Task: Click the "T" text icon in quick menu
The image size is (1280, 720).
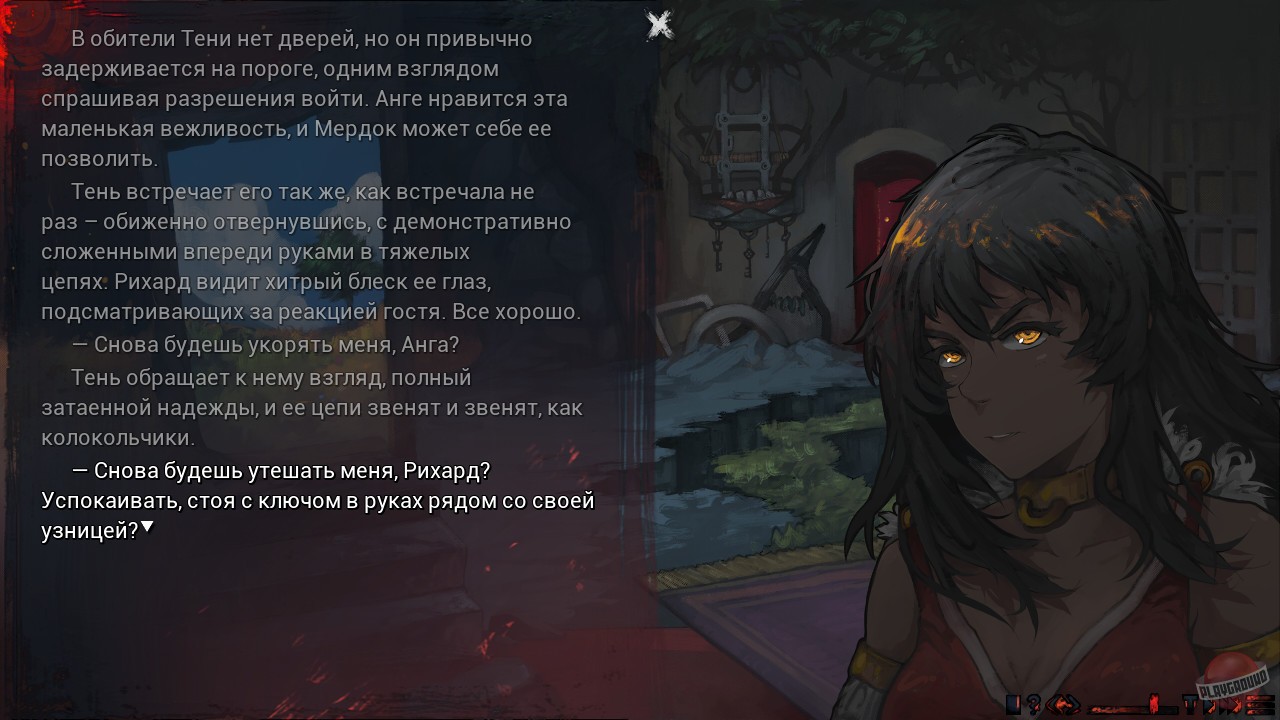Action: click(1190, 705)
